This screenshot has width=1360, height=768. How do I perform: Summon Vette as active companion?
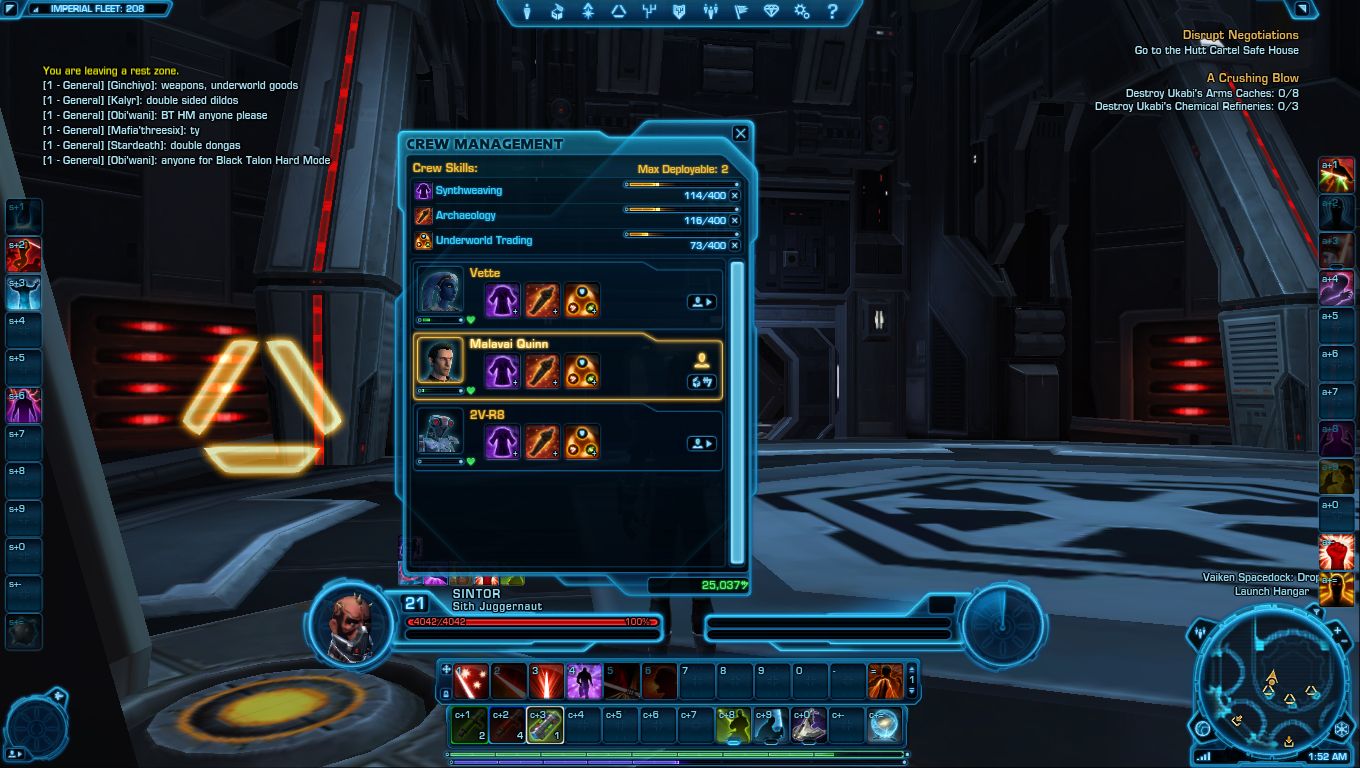701,301
